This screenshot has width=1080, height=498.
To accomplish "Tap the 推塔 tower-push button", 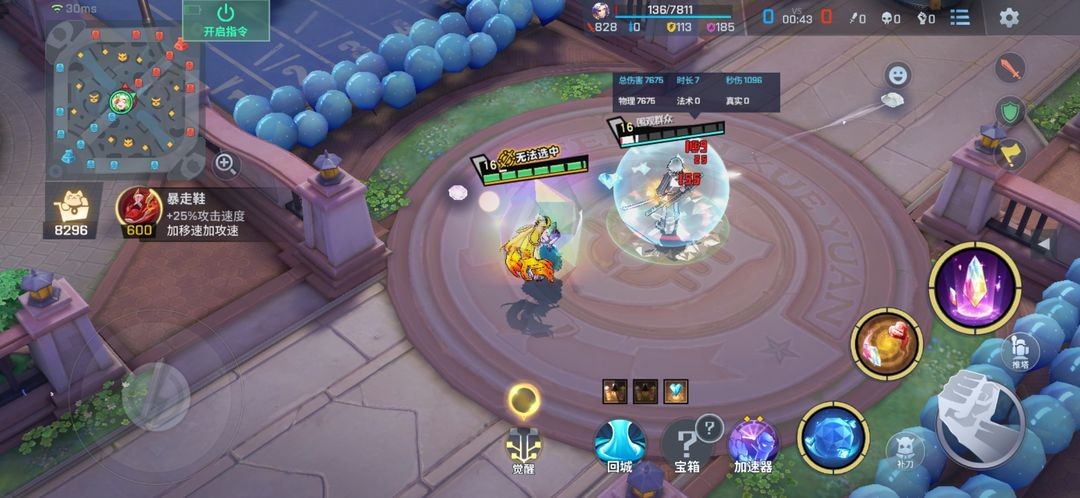I will pyautogui.click(x=1021, y=352).
